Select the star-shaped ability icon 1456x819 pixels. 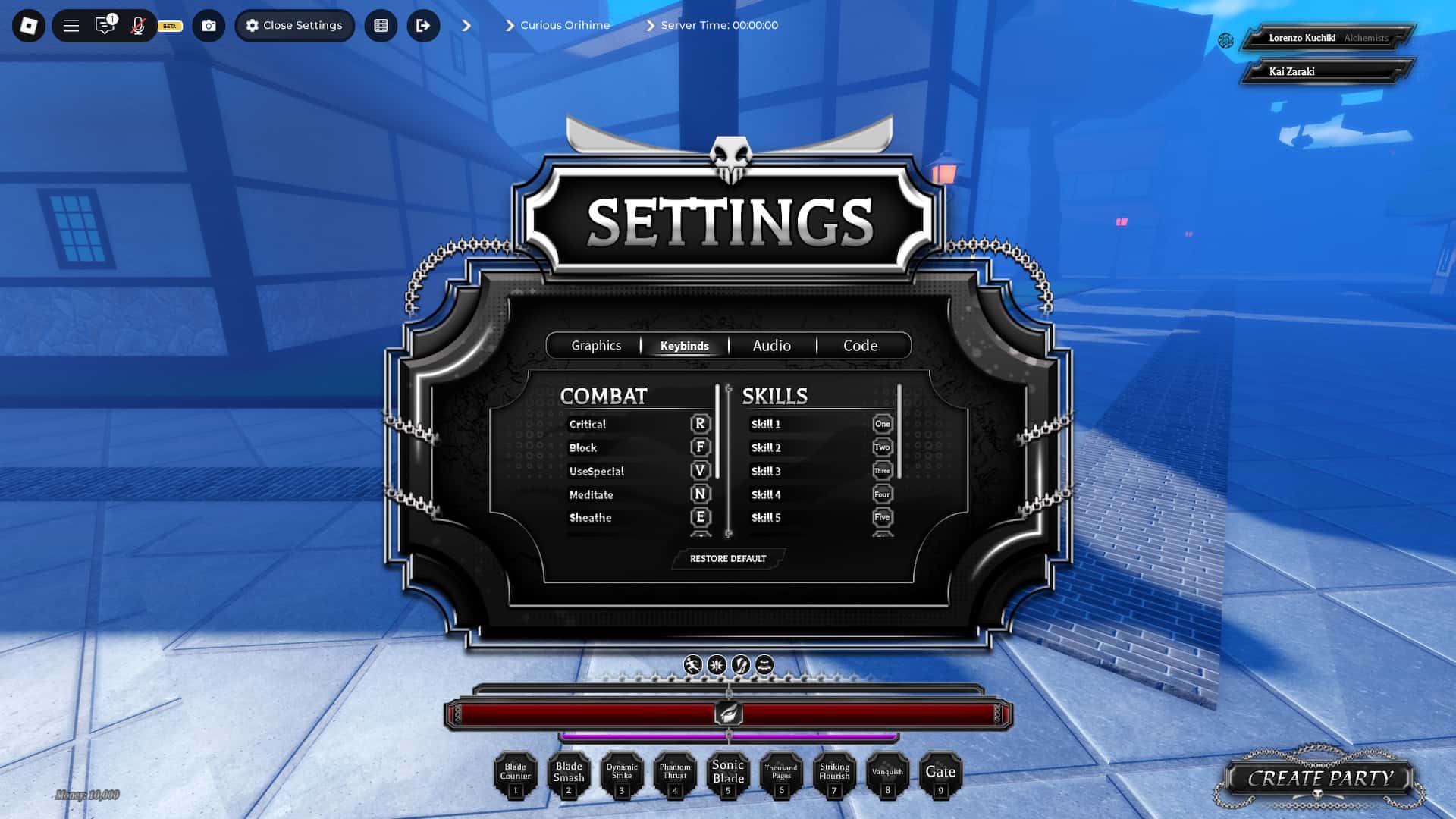click(x=717, y=666)
